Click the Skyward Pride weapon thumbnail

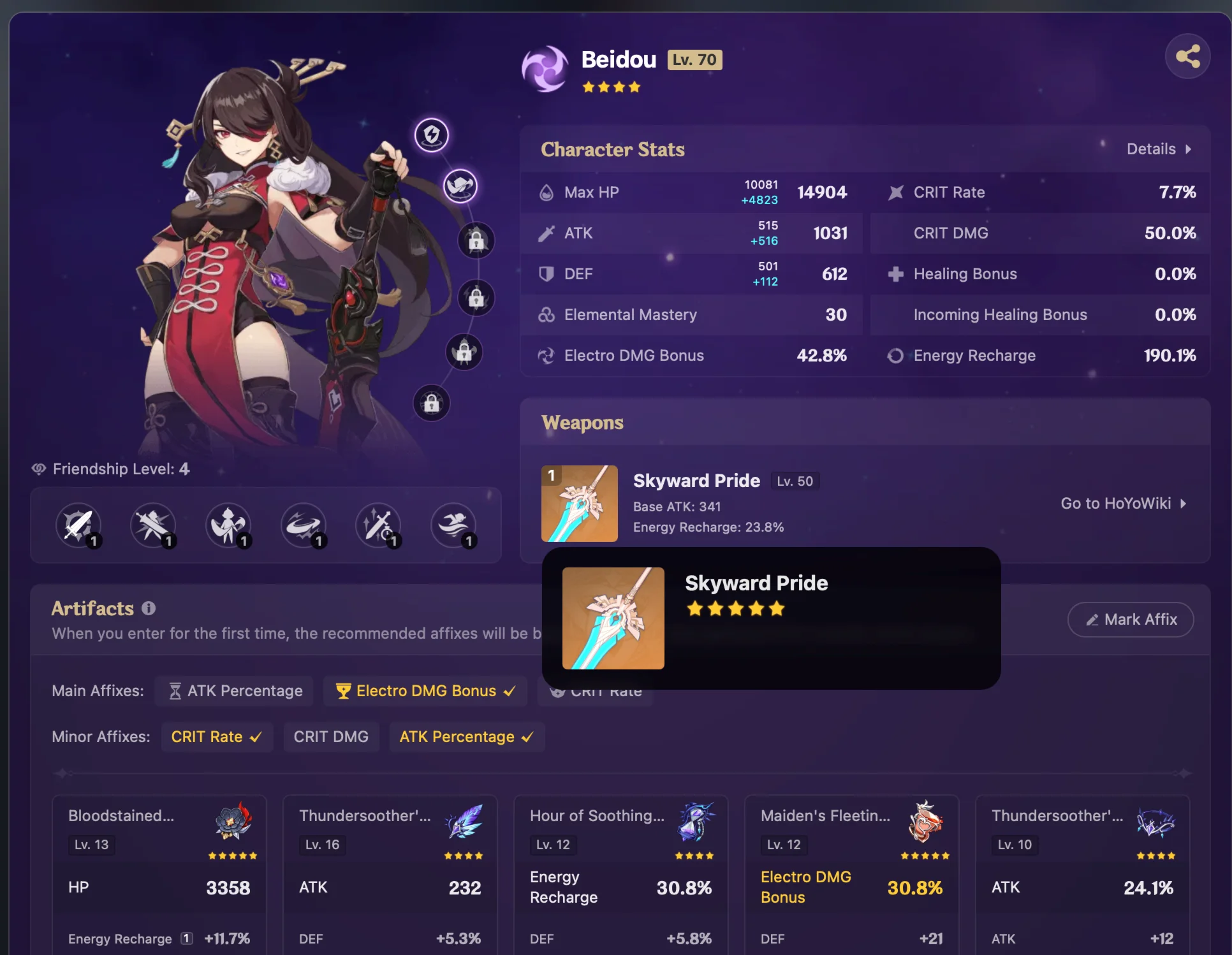[x=579, y=503]
